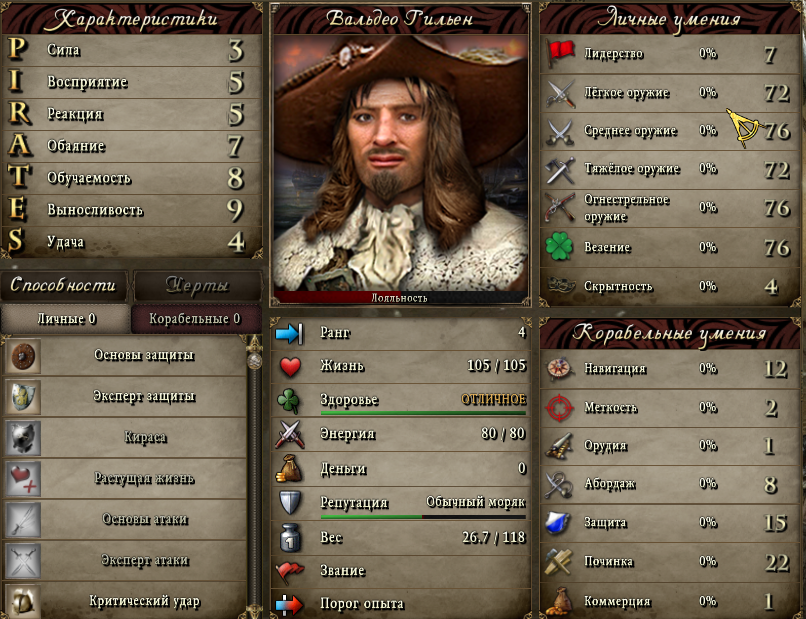The image size is (806, 619).
Task: Select the Лидерство skill row
Action: pyautogui.click(x=670, y=54)
